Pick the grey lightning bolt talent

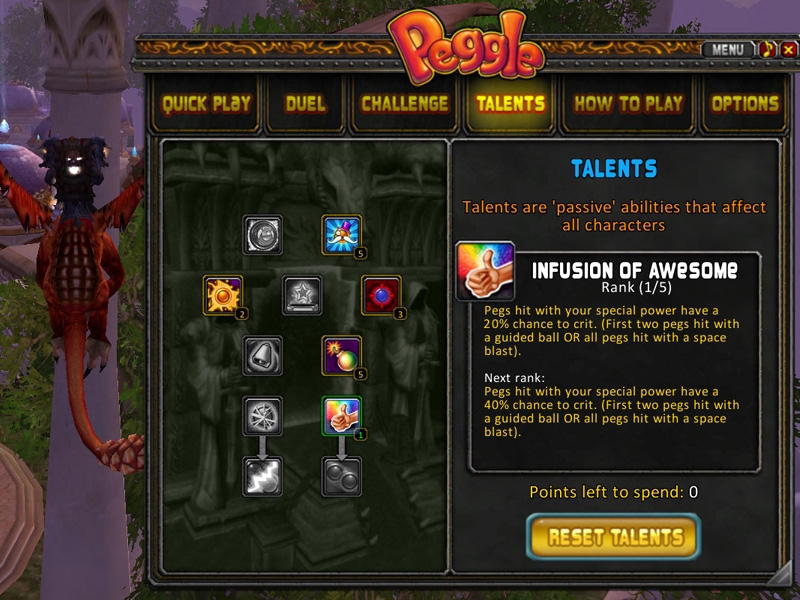[262, 477]
